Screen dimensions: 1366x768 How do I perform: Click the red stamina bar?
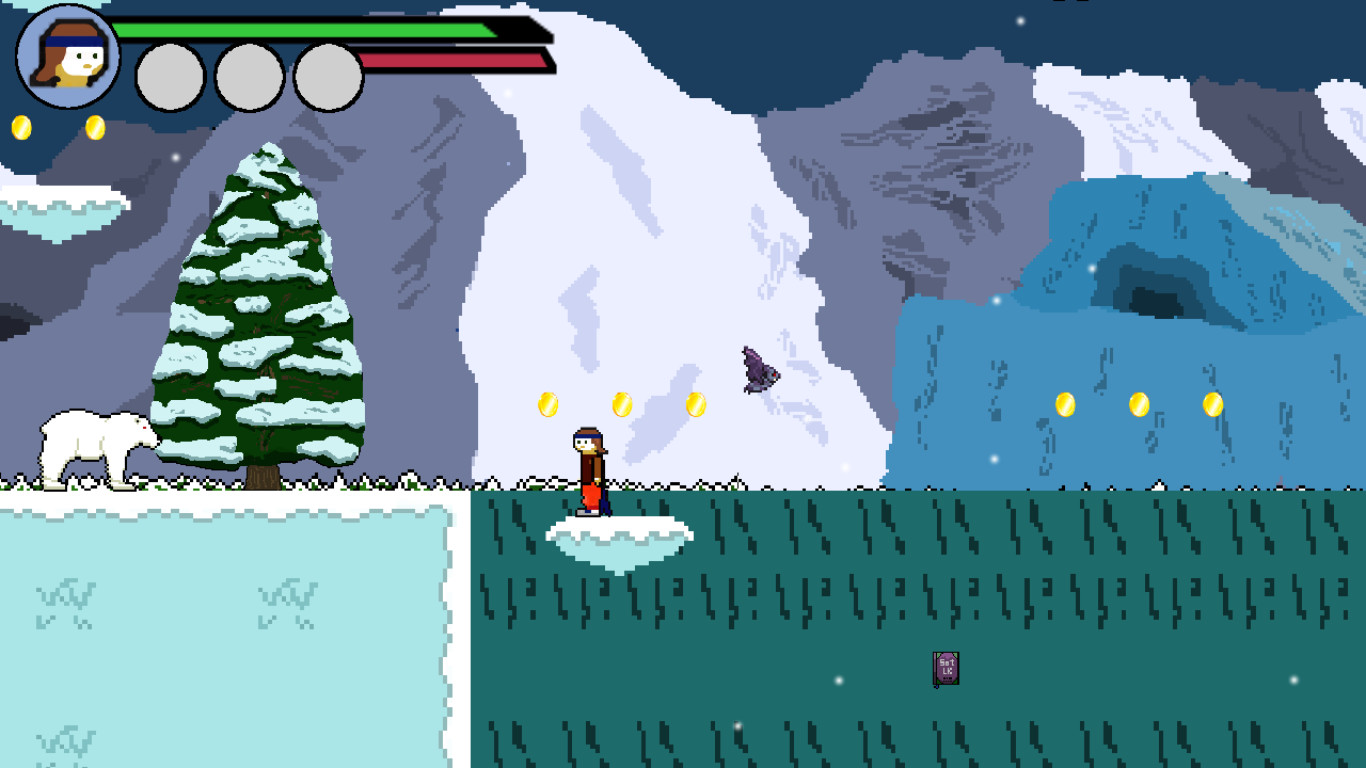tap(450, 62)
